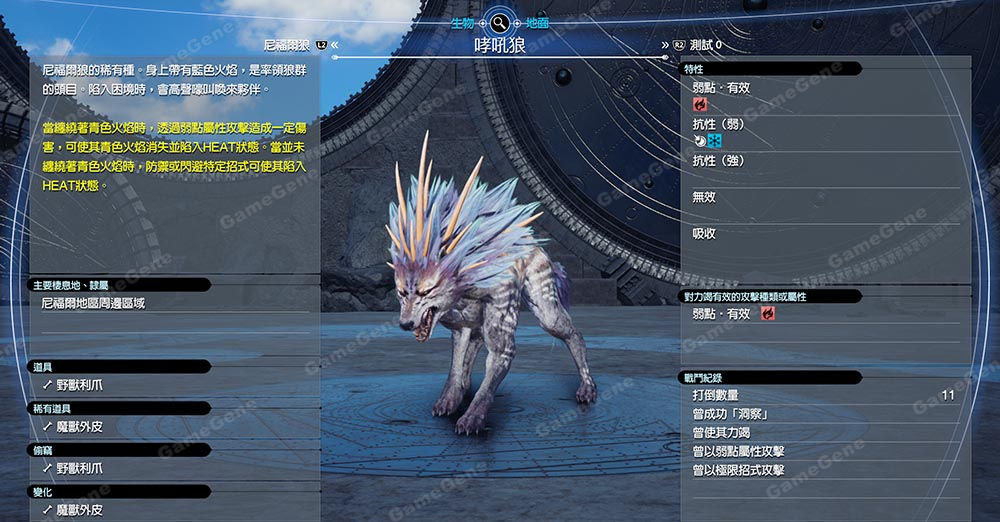Switch to the 生物 tab
The height and width of the screenshot is (522, 1000).
462,22
